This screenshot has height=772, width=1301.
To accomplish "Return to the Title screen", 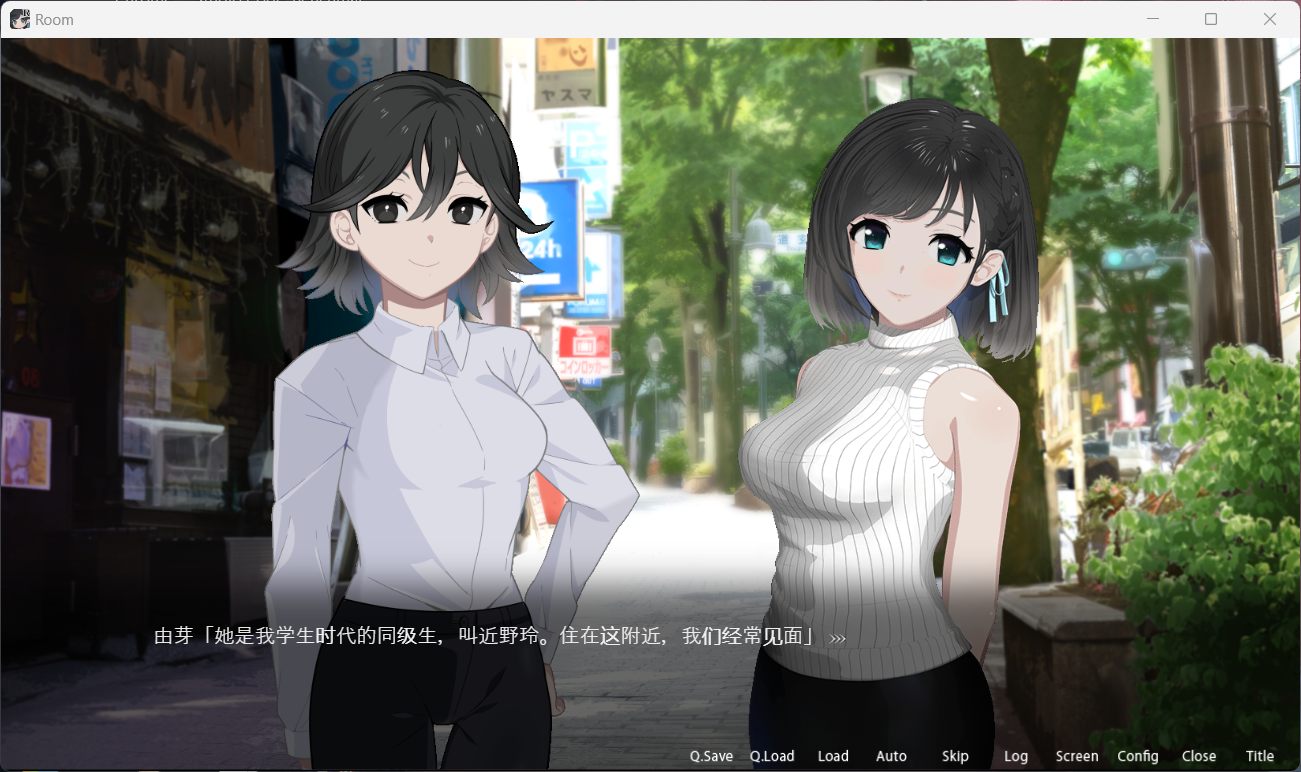I will click(x=1259, y=756).
